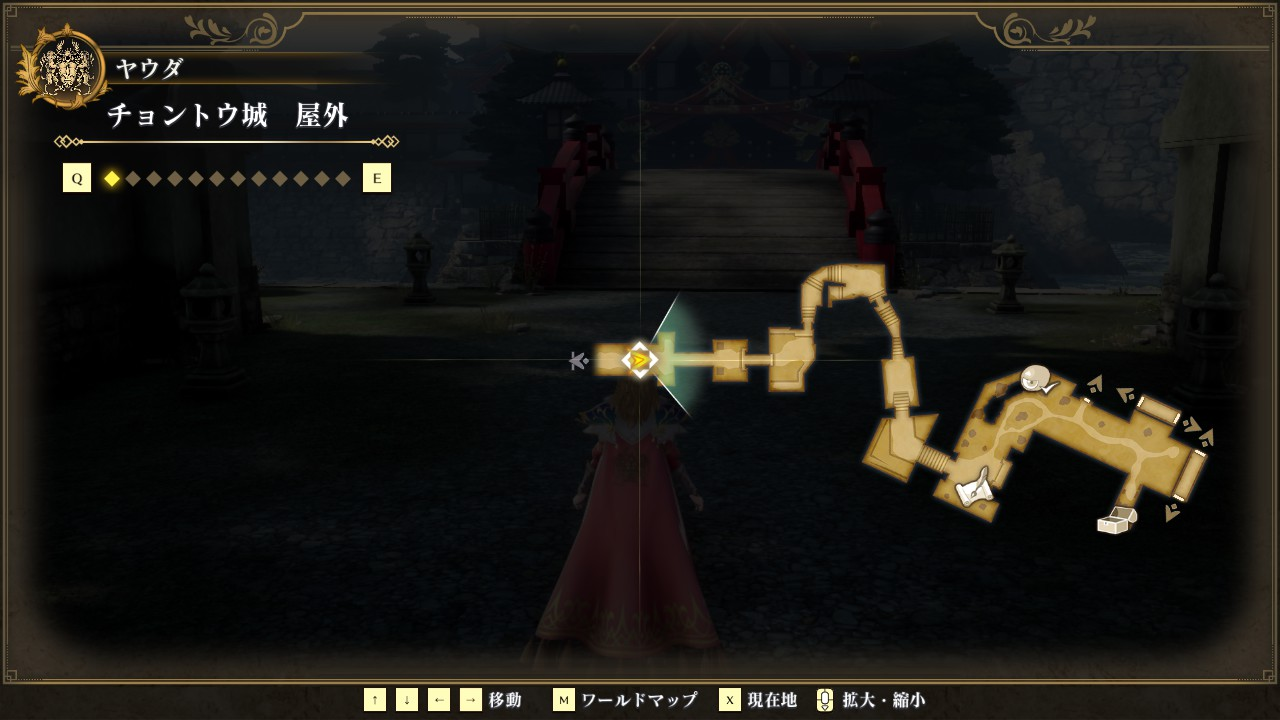Image resolution: width=1280 pixels, height=720 pixels.
Task: Select the scroll and quill map marker
Action: 972,487
